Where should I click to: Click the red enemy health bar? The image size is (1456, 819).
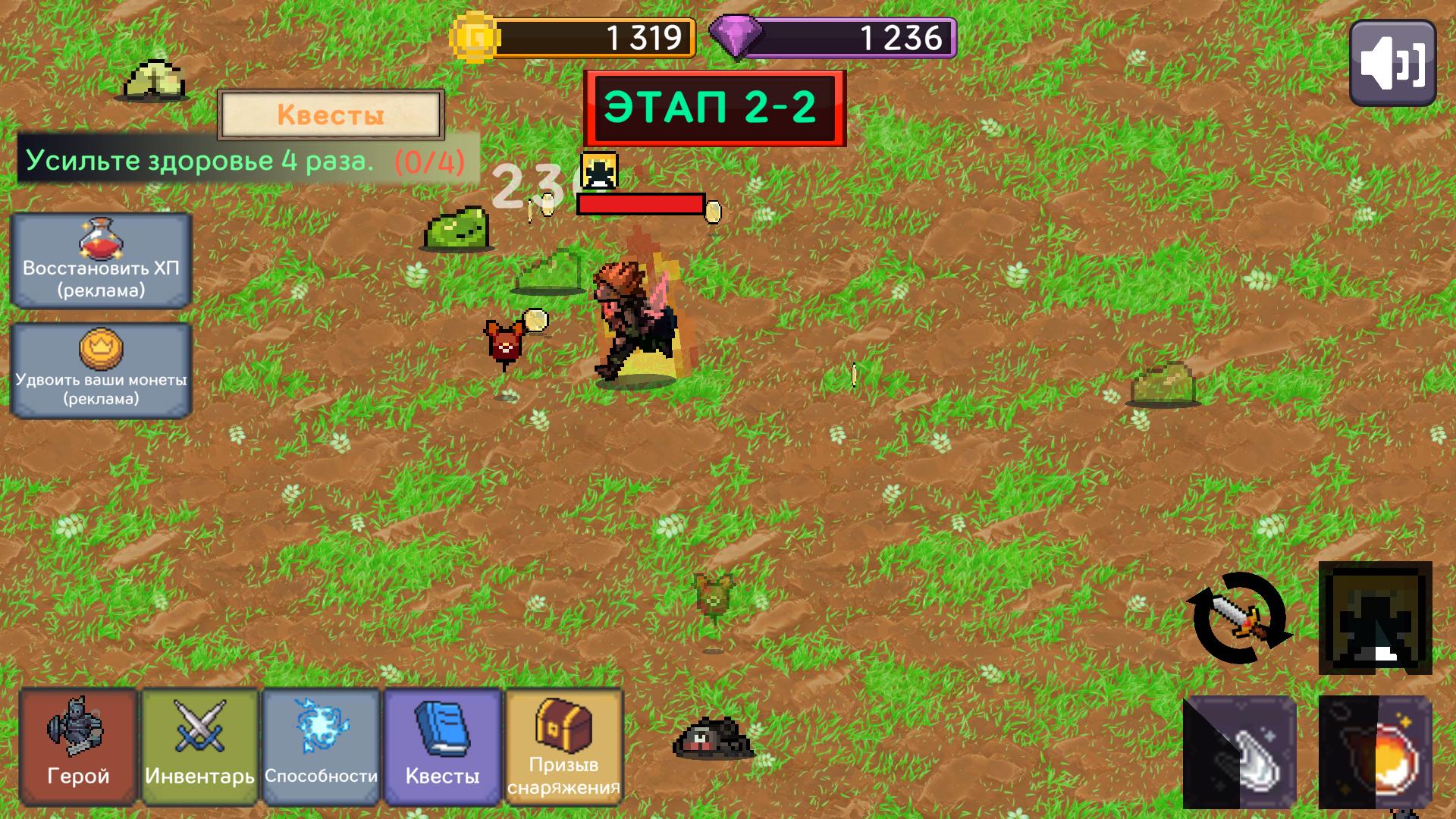[x=641, y=205]
